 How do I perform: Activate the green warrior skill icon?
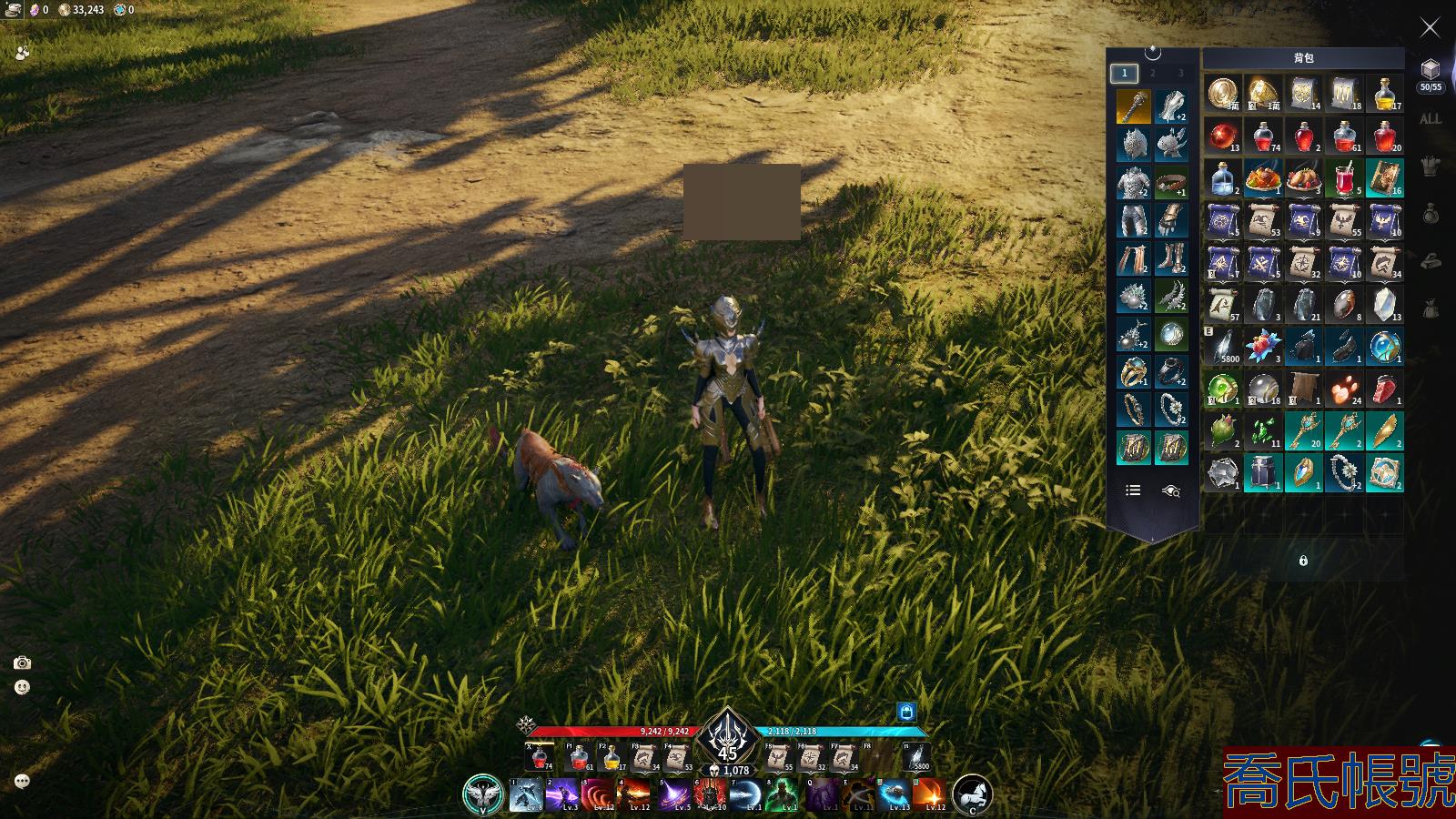(x=783, y=795)
